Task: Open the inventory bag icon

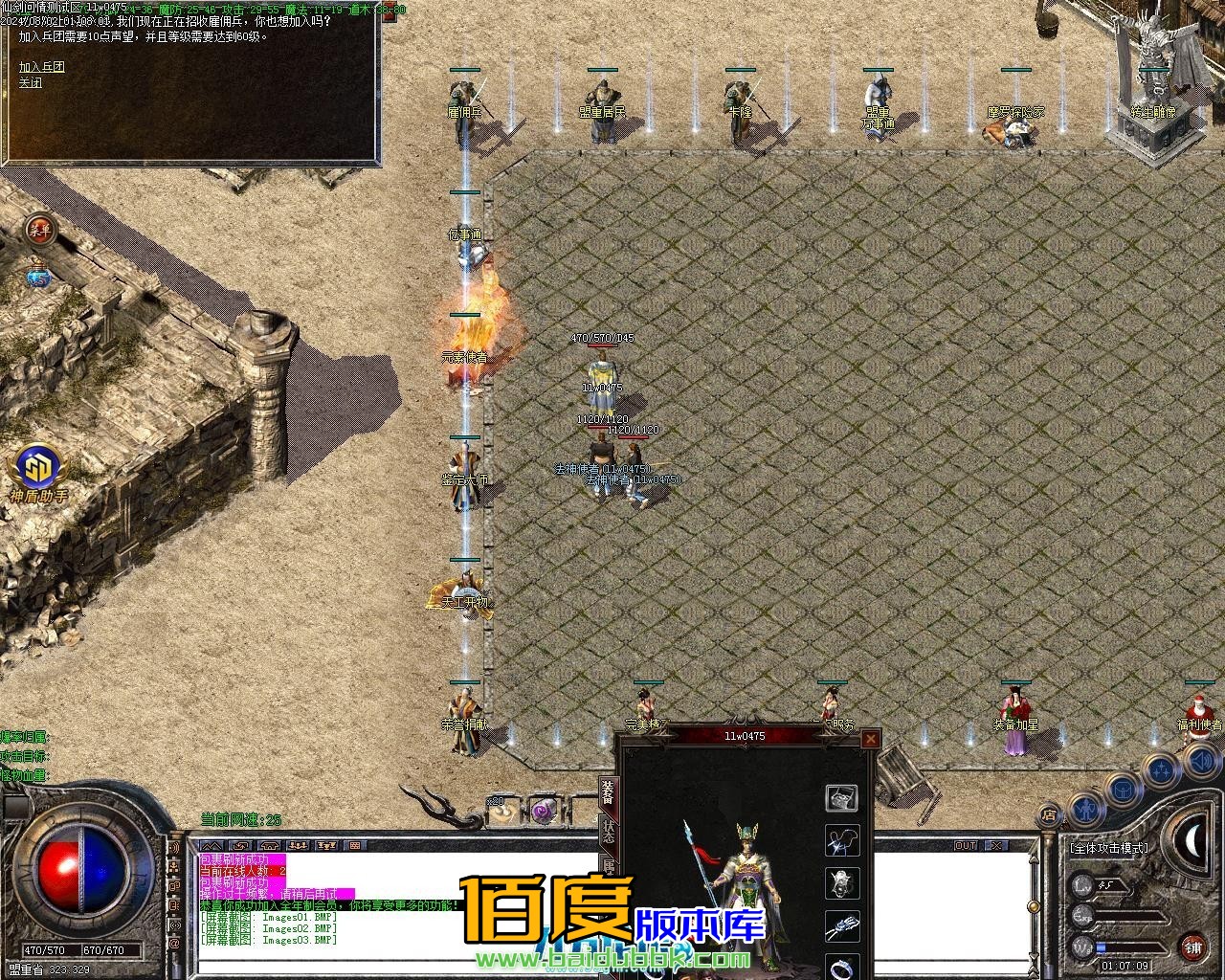Action: (1123, 791)
